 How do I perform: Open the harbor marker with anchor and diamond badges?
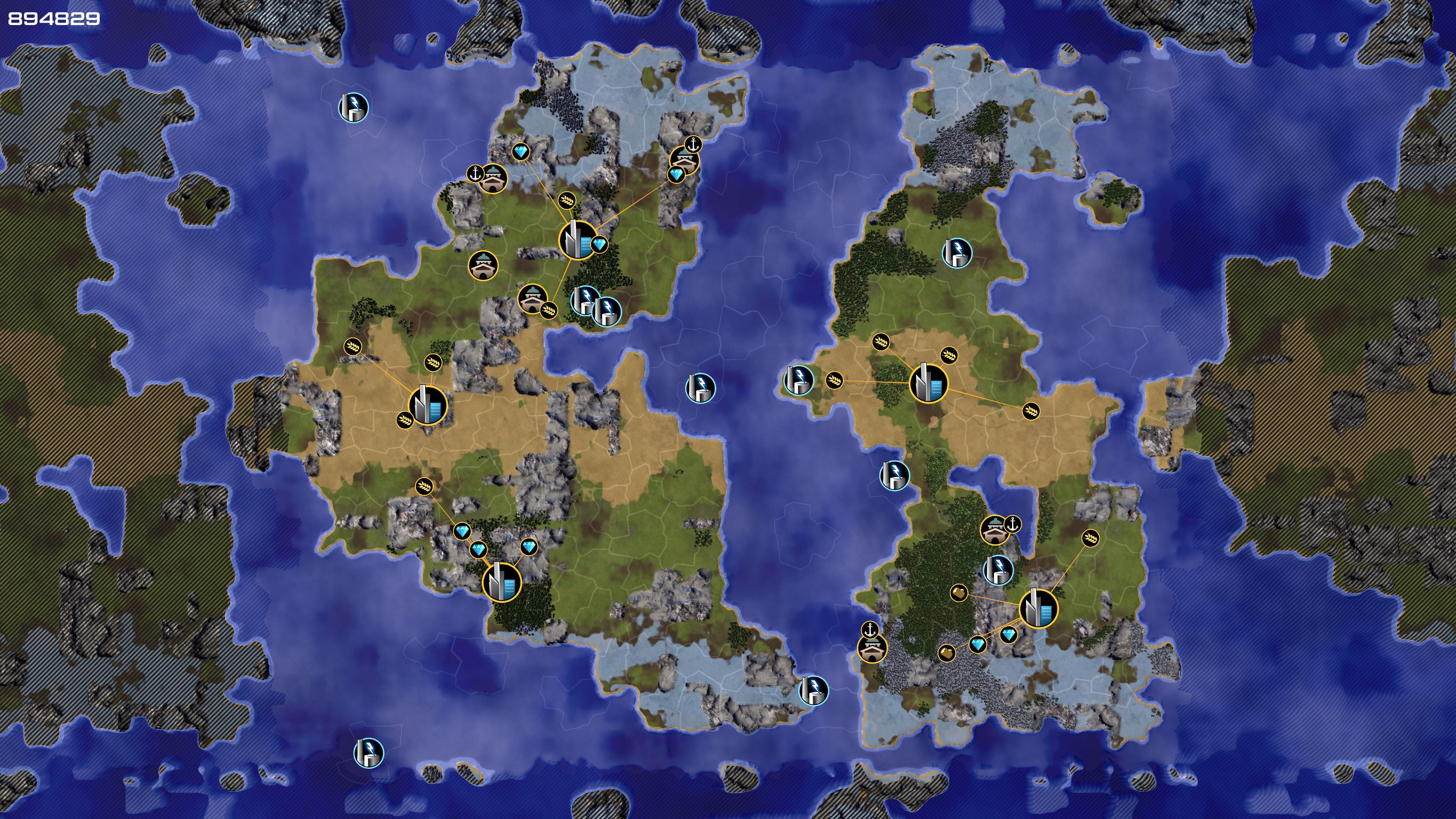684,160
